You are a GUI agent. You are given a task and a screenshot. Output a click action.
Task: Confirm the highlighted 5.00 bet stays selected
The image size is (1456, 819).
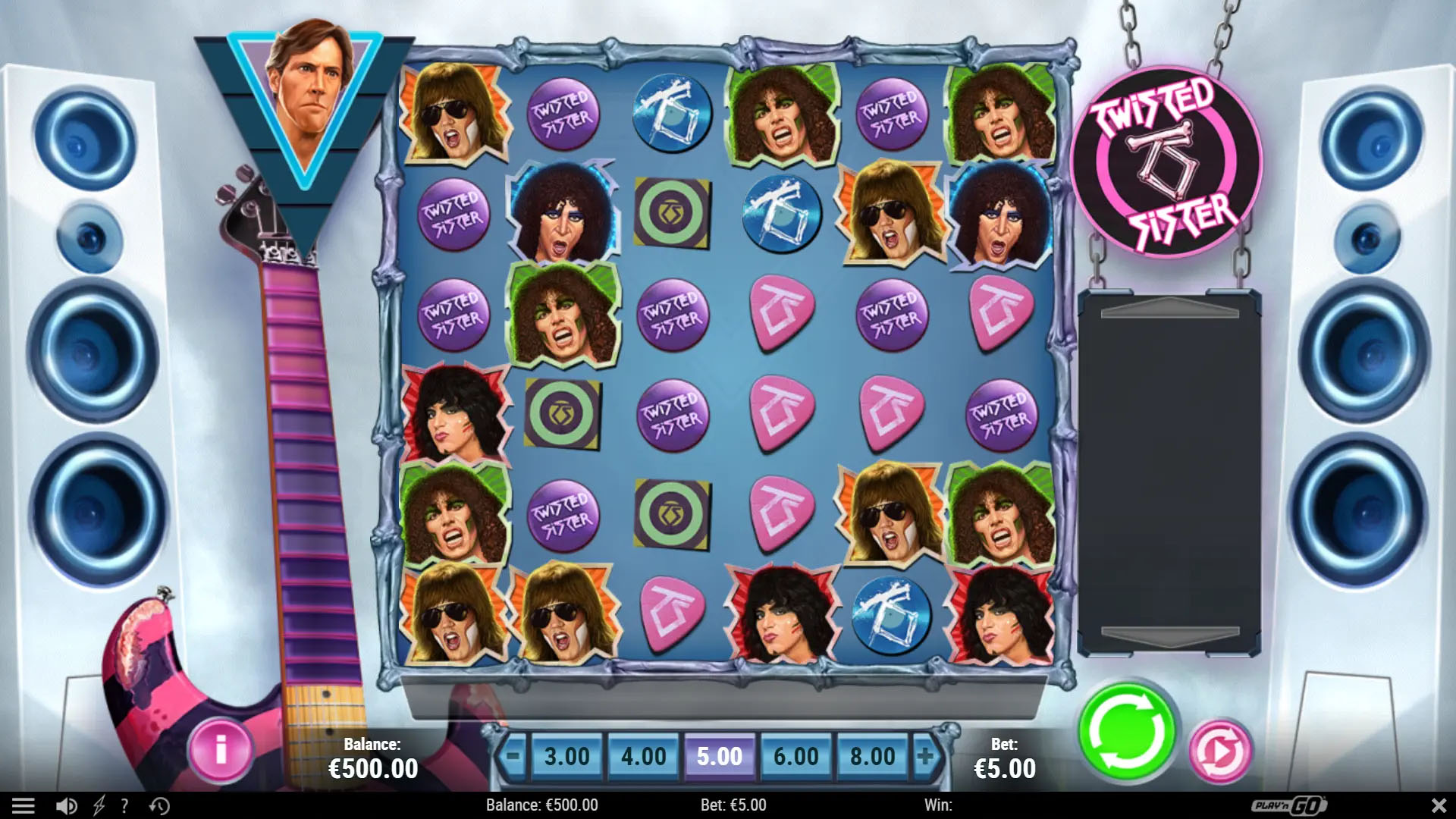tap(719, 756)
